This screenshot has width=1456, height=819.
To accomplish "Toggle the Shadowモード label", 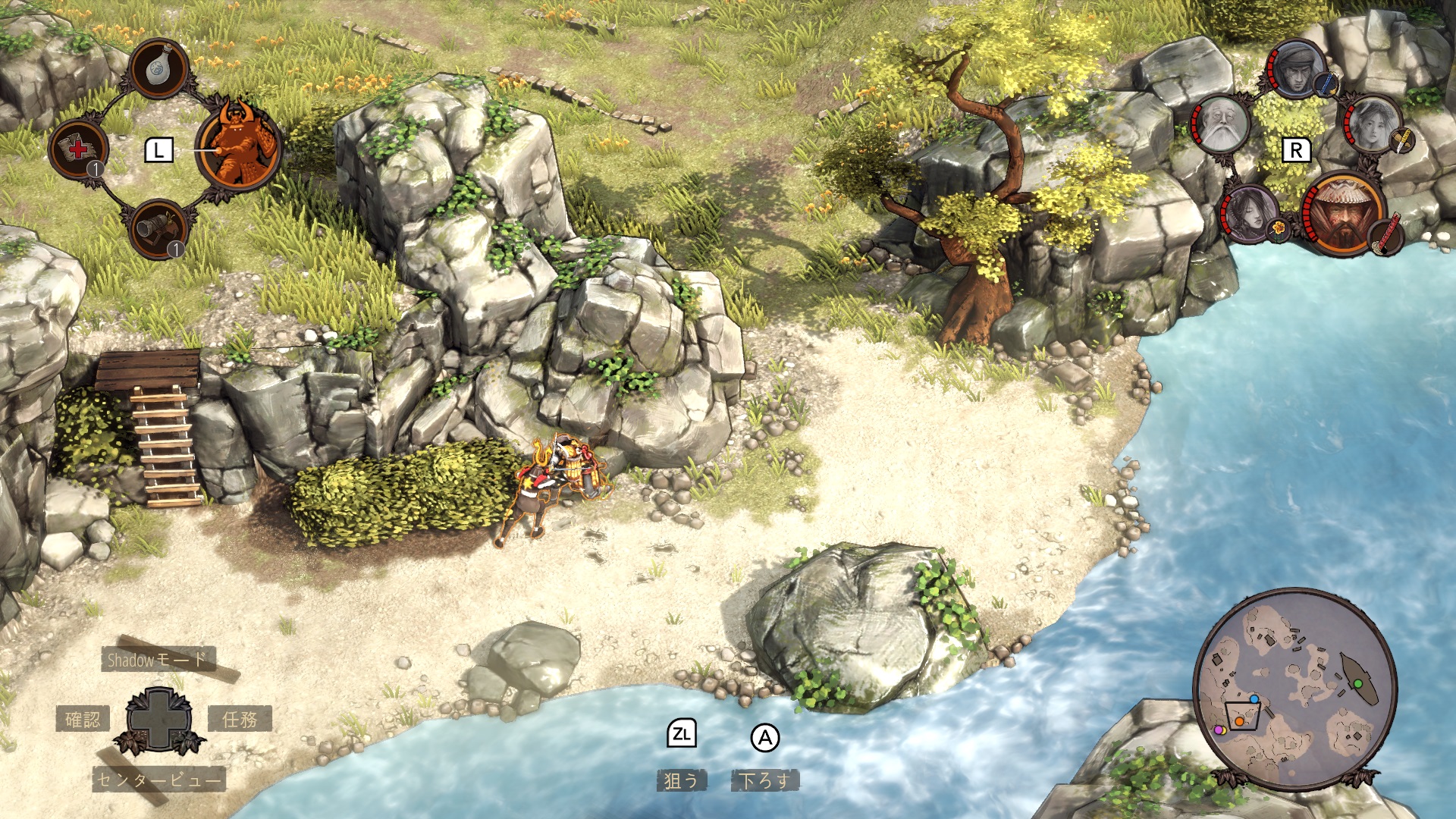I will tap(158, 660).
